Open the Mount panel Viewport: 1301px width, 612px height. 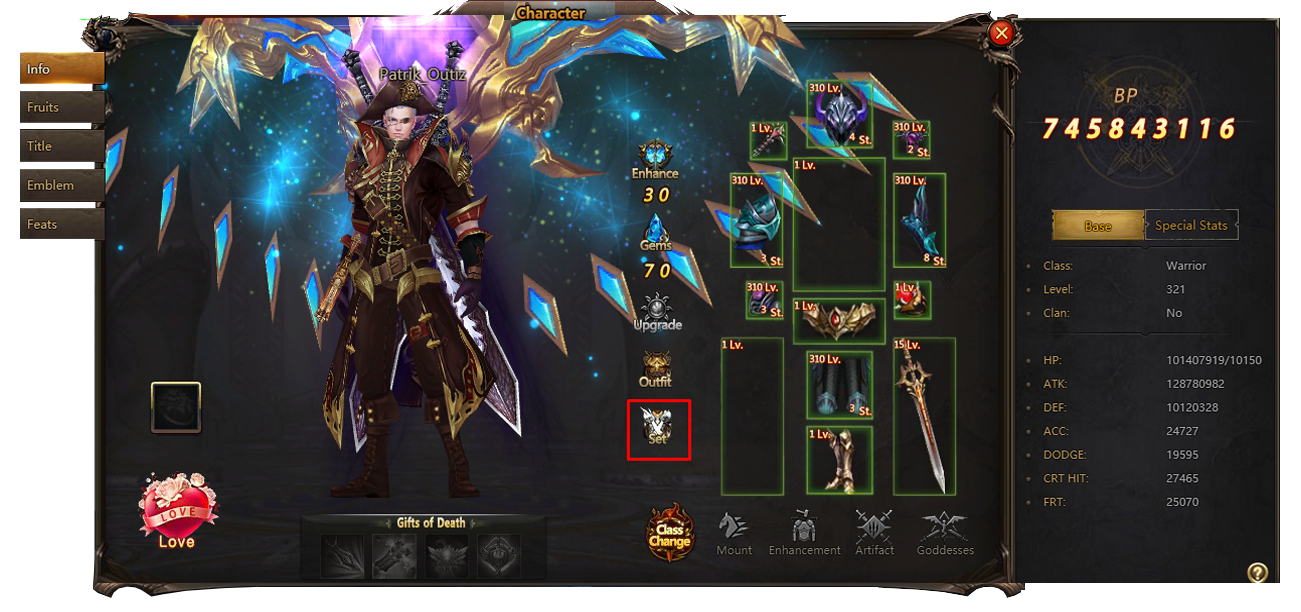(x=734, y=533)
